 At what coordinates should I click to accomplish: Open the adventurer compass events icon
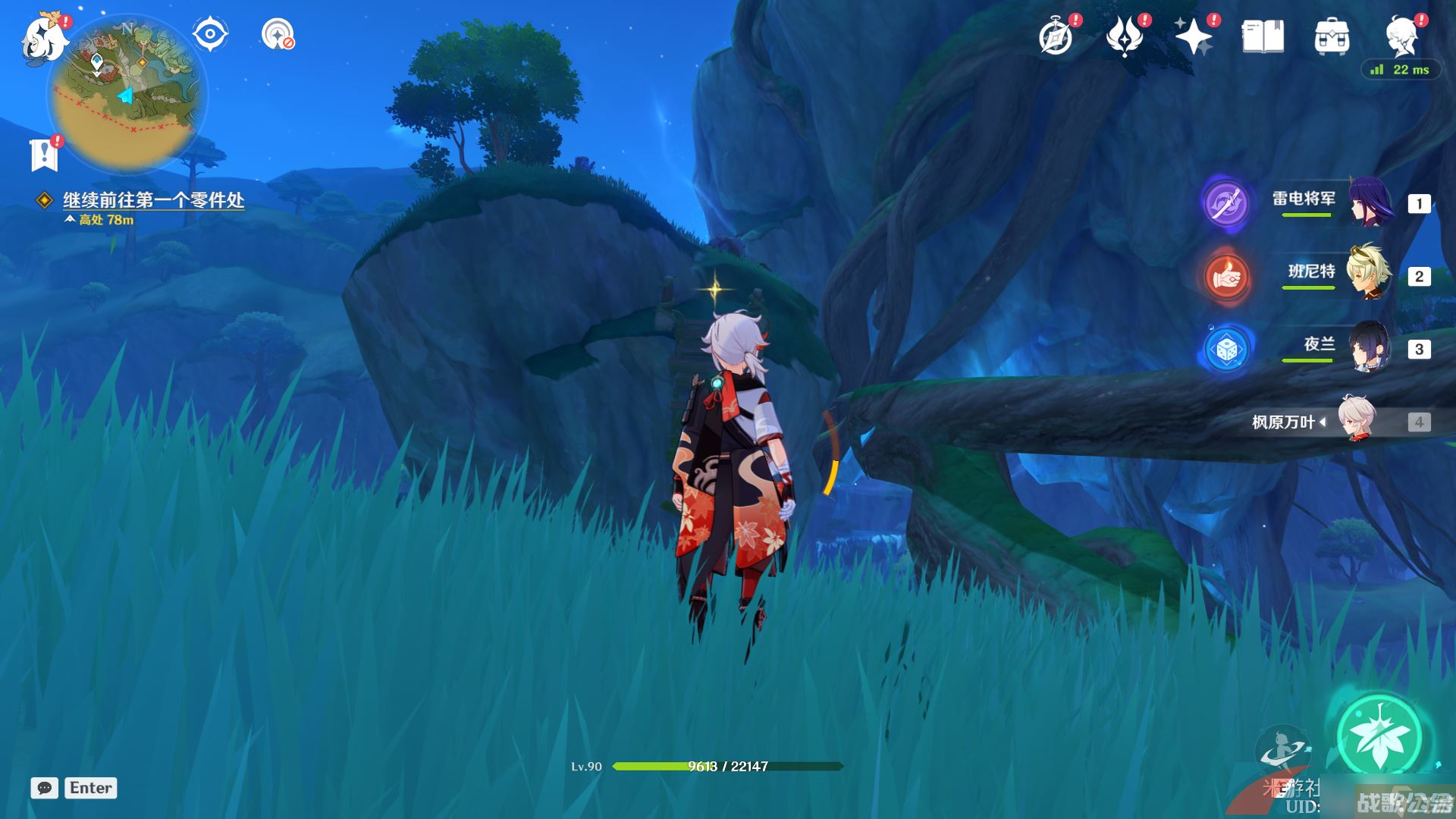tap(1056, 36)
